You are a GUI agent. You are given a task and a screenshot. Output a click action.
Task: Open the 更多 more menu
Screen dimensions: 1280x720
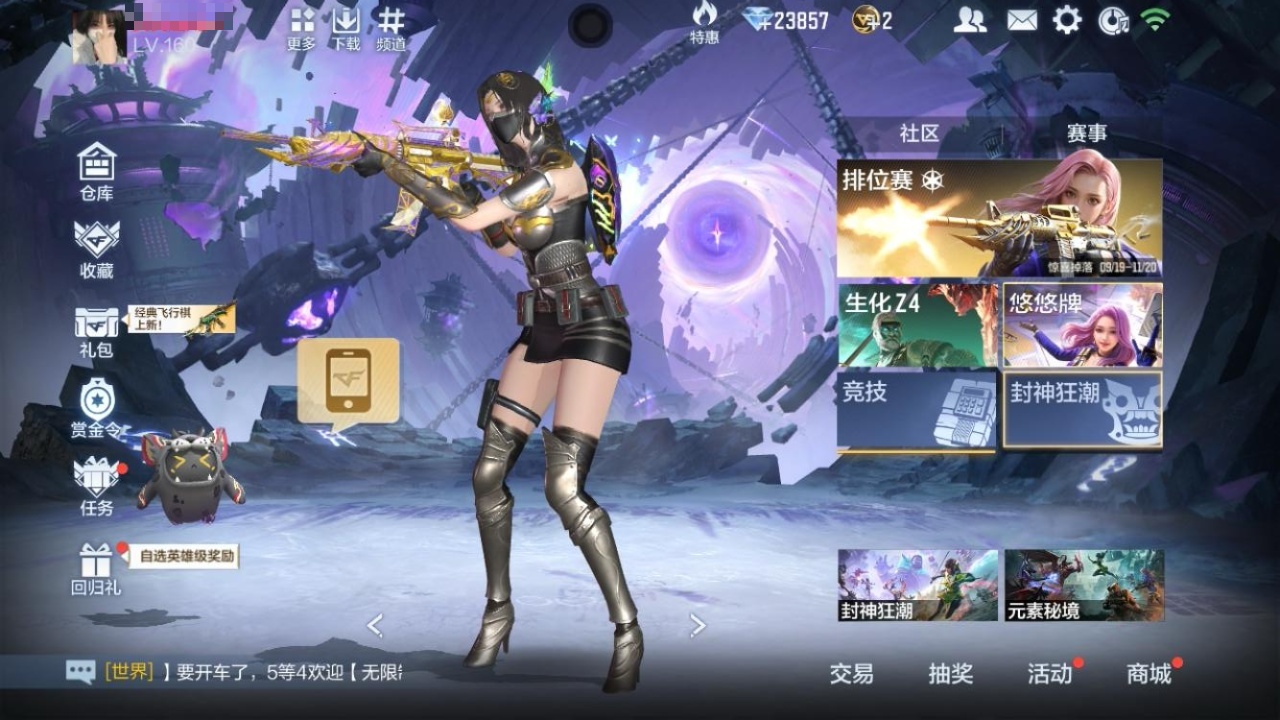[x=301, y=28]
